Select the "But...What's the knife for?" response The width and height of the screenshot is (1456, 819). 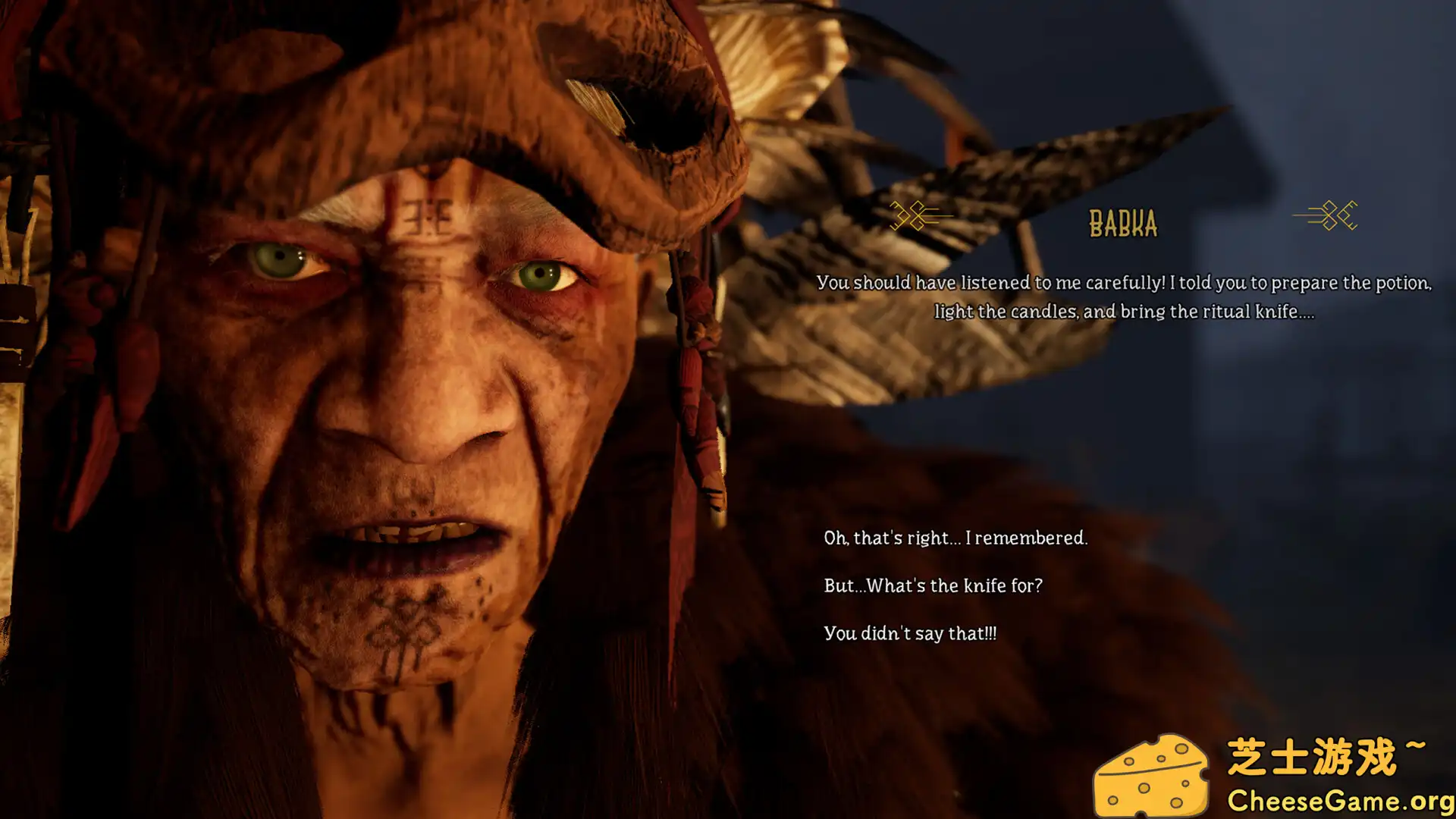933,586
